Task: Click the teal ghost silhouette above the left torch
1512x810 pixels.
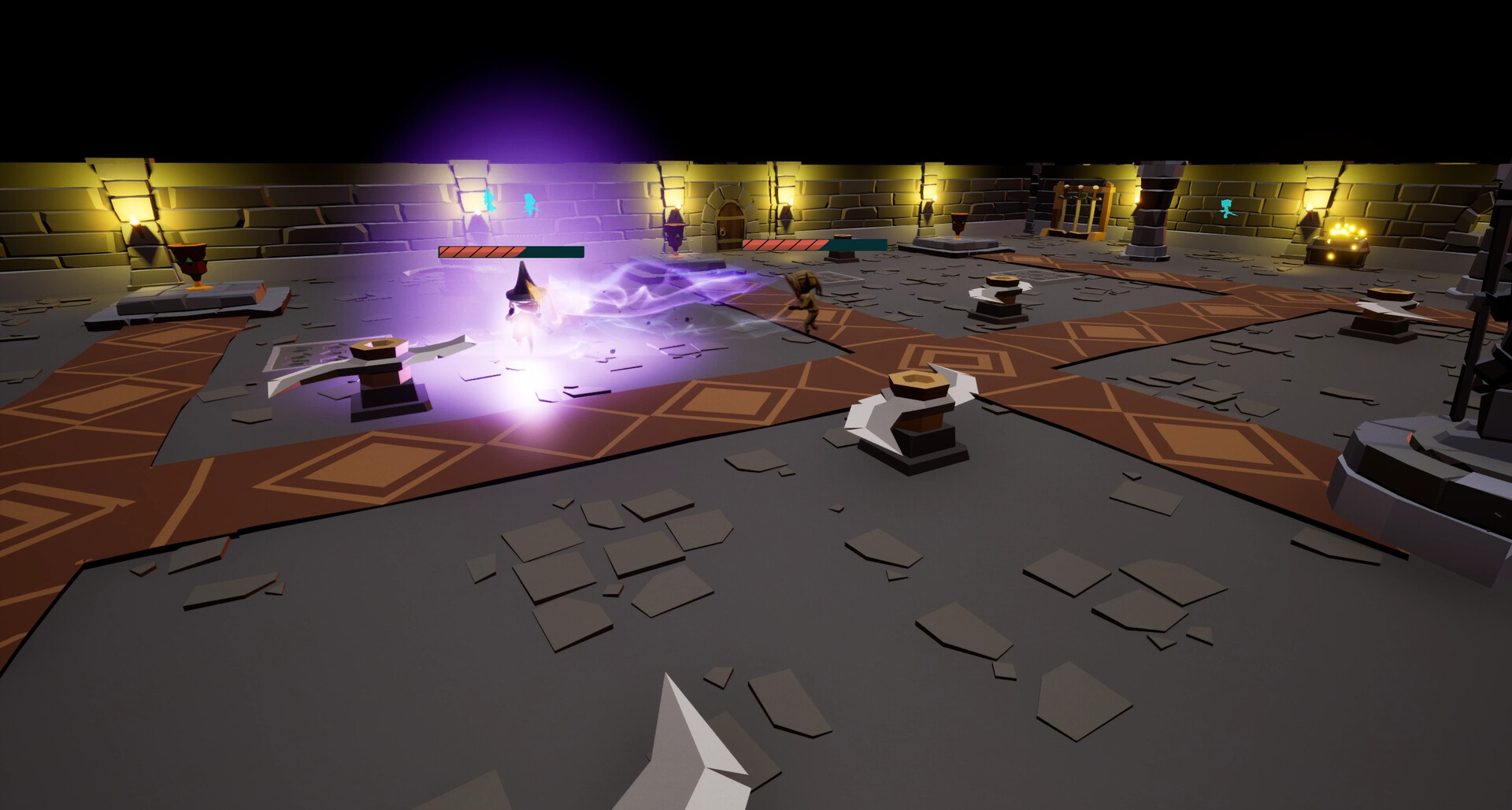Action: [x=487, y=200]
